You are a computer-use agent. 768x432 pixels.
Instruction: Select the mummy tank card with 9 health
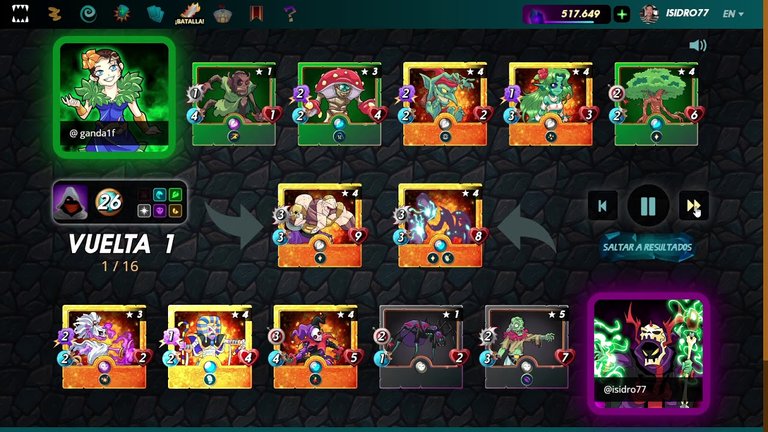pyautogui.click(x=319, y=225)
